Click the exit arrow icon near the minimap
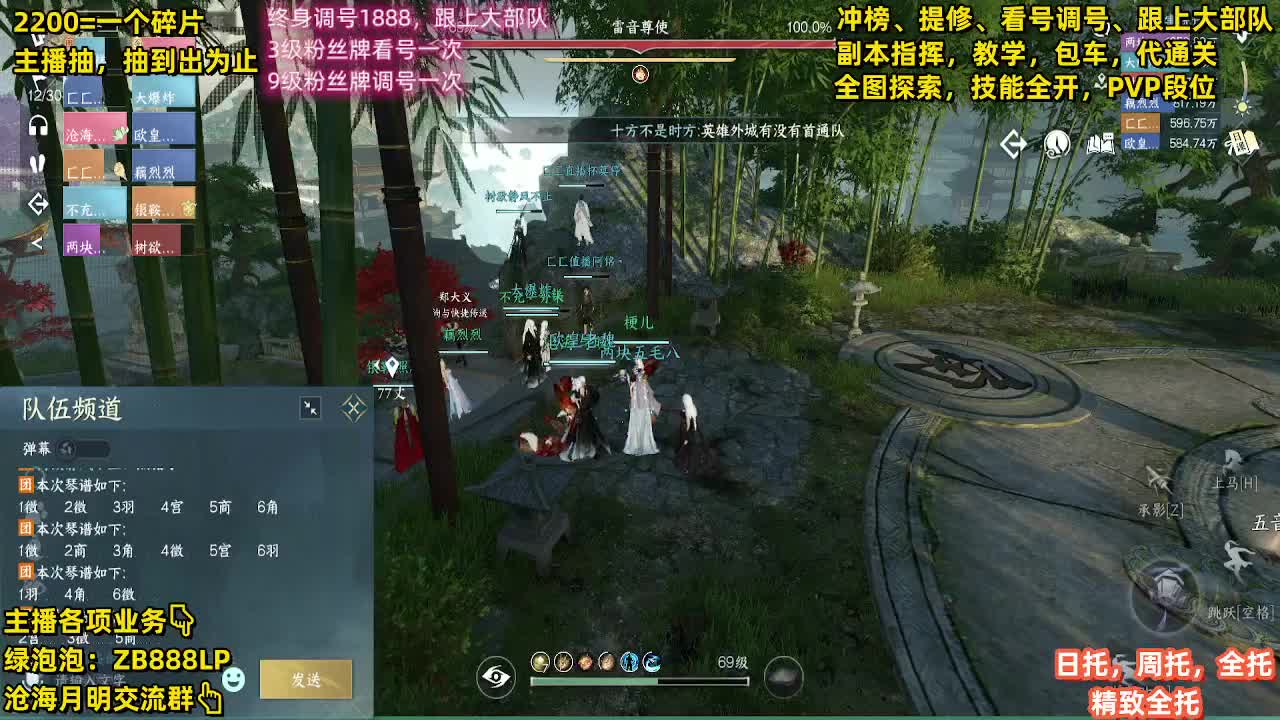Image resolution: width=1280 pixels, height=720 pixels. tap(1014, 145)
